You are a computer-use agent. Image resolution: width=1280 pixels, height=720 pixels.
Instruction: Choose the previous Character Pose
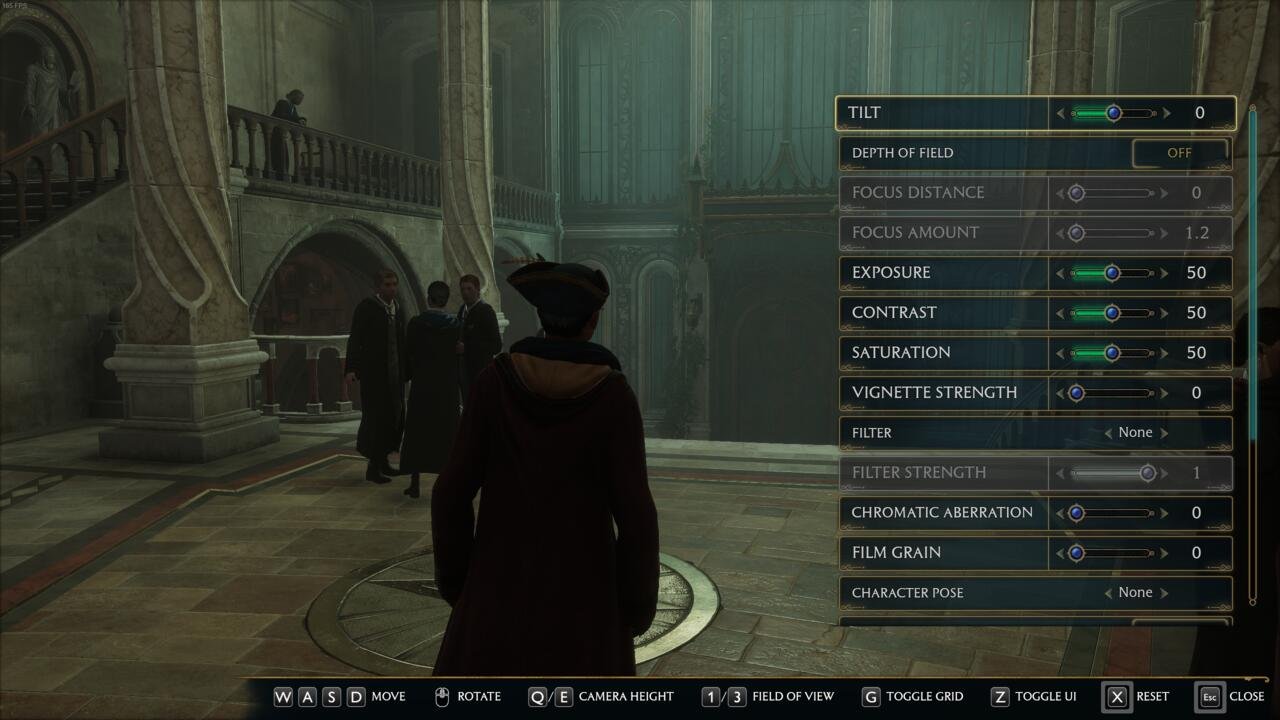[x=1108, y=593]
